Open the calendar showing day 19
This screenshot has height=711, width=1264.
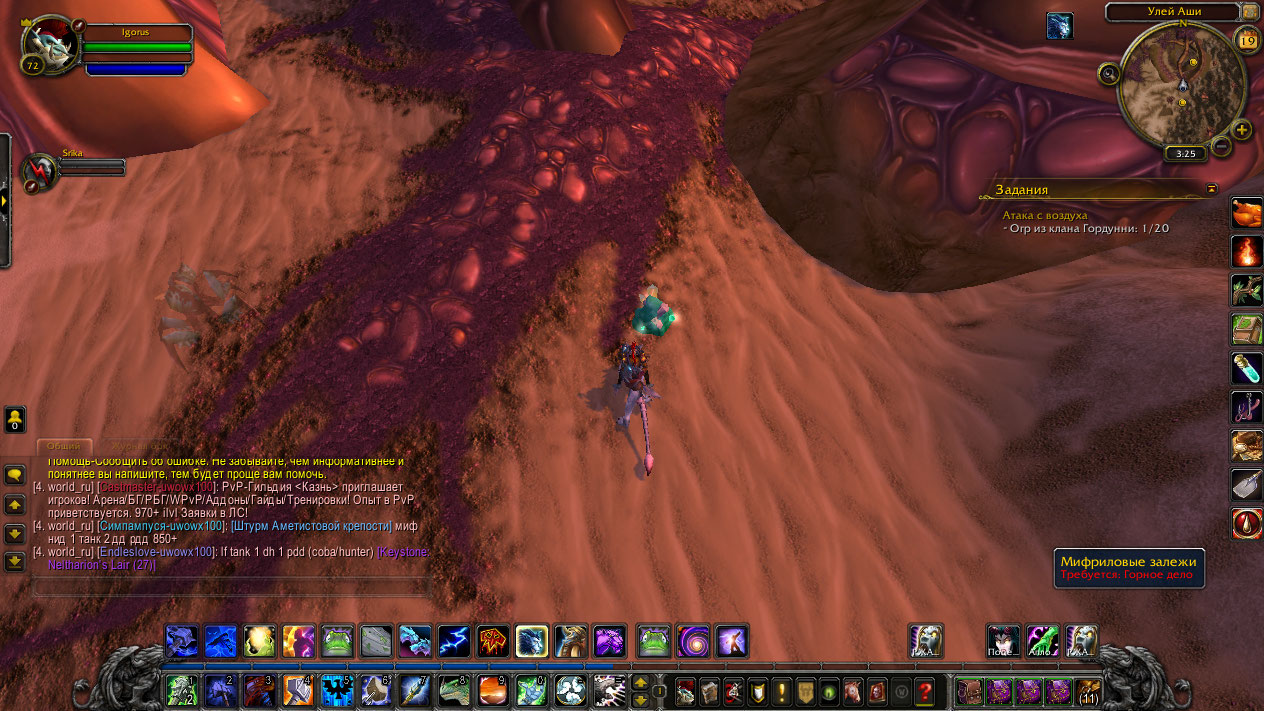coord(1247,40)
